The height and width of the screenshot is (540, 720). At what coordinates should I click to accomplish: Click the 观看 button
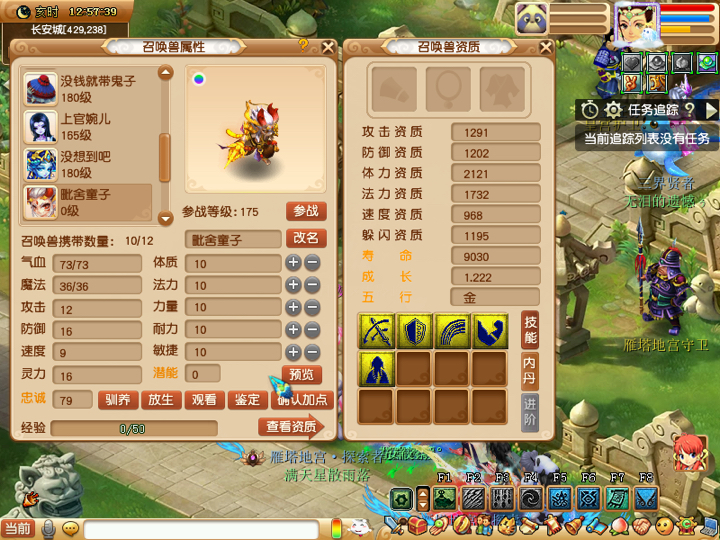[204, 400]
